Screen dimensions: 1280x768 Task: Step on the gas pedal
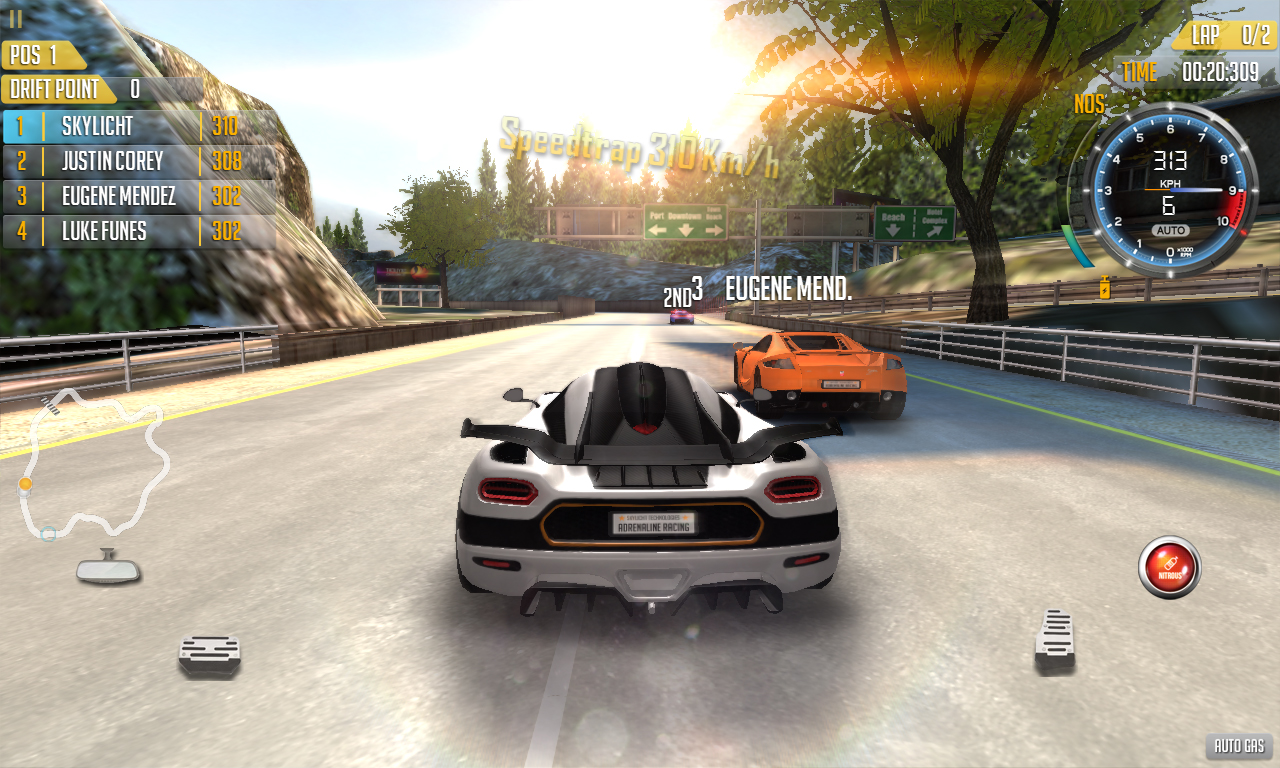pyautogui.click(x=1054, y=640)
